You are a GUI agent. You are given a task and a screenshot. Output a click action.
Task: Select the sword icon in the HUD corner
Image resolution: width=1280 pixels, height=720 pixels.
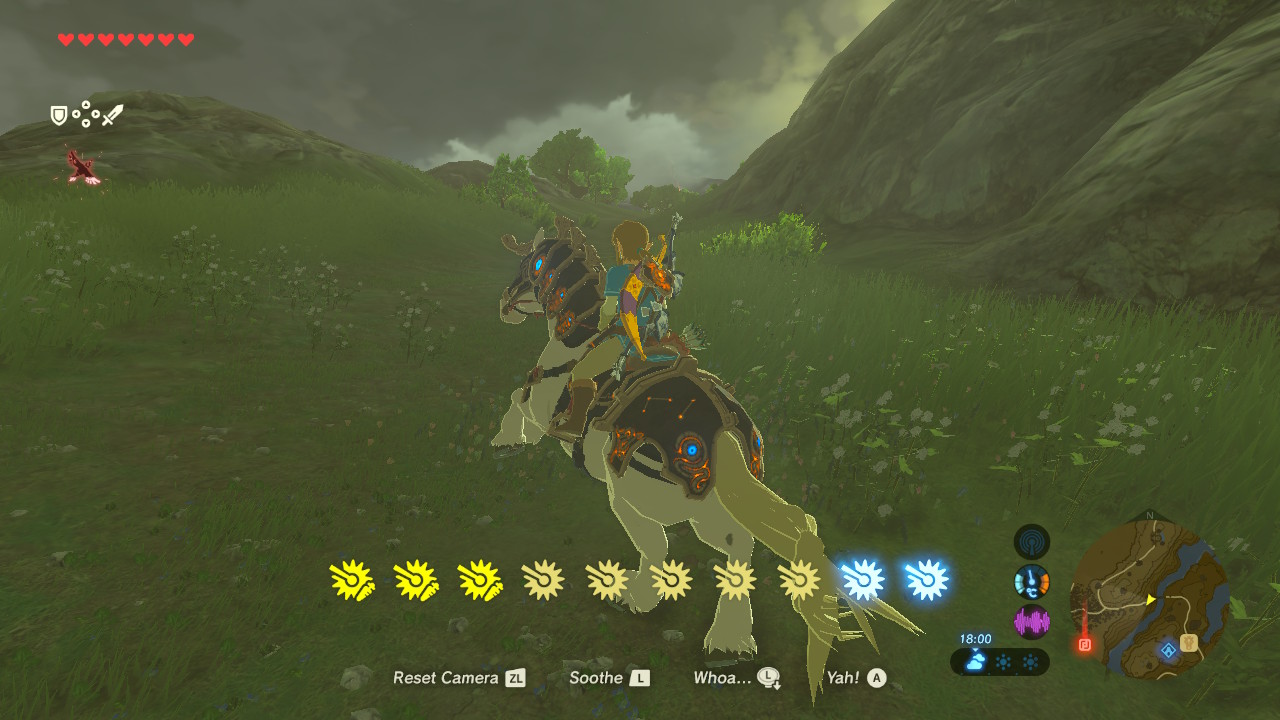pyautogui.click(x=113, y=116)
